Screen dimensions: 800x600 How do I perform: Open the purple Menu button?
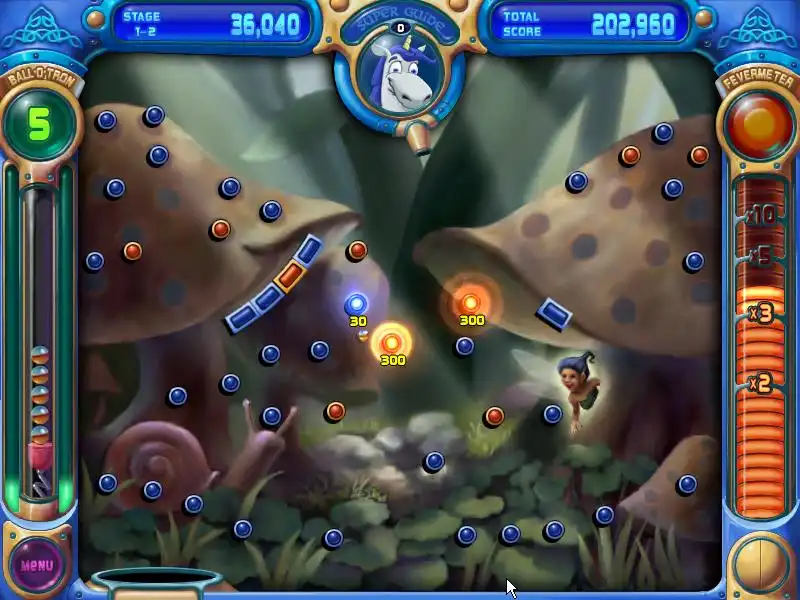point(37,564)
